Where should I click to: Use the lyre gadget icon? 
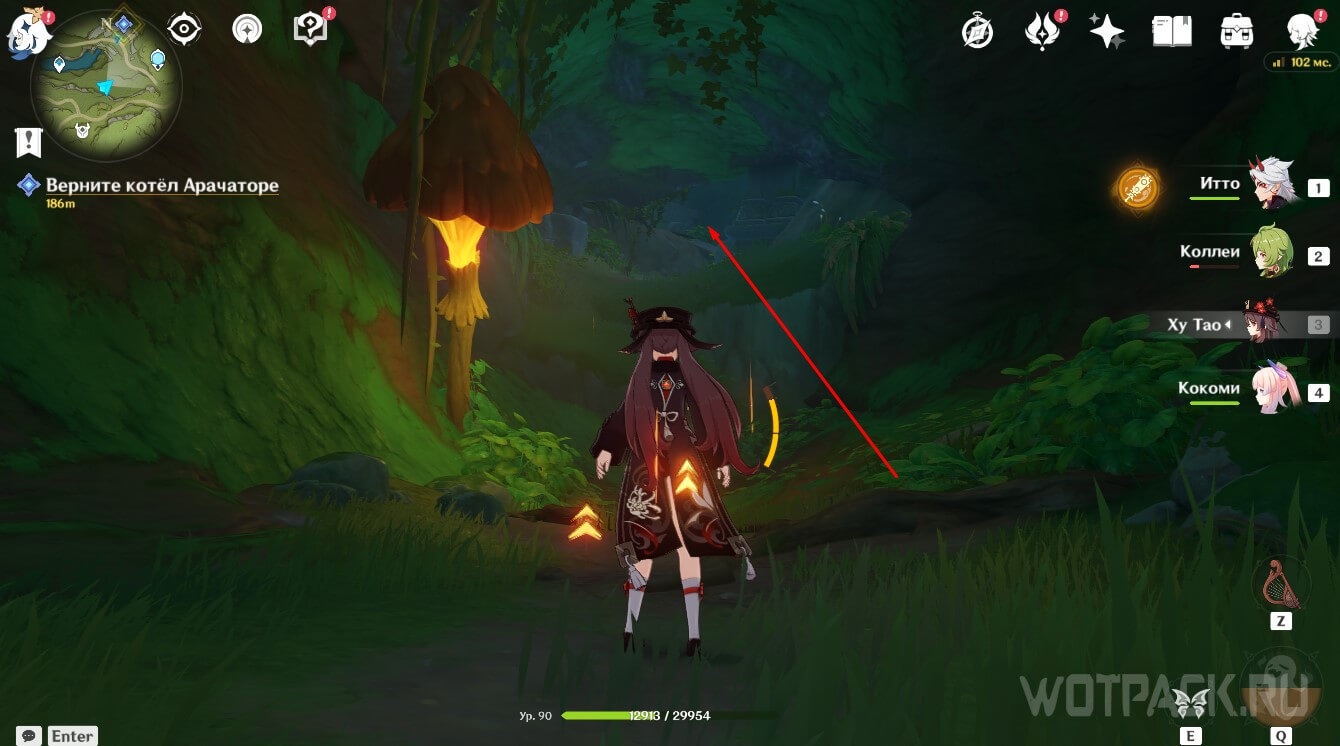(1280, 583)
